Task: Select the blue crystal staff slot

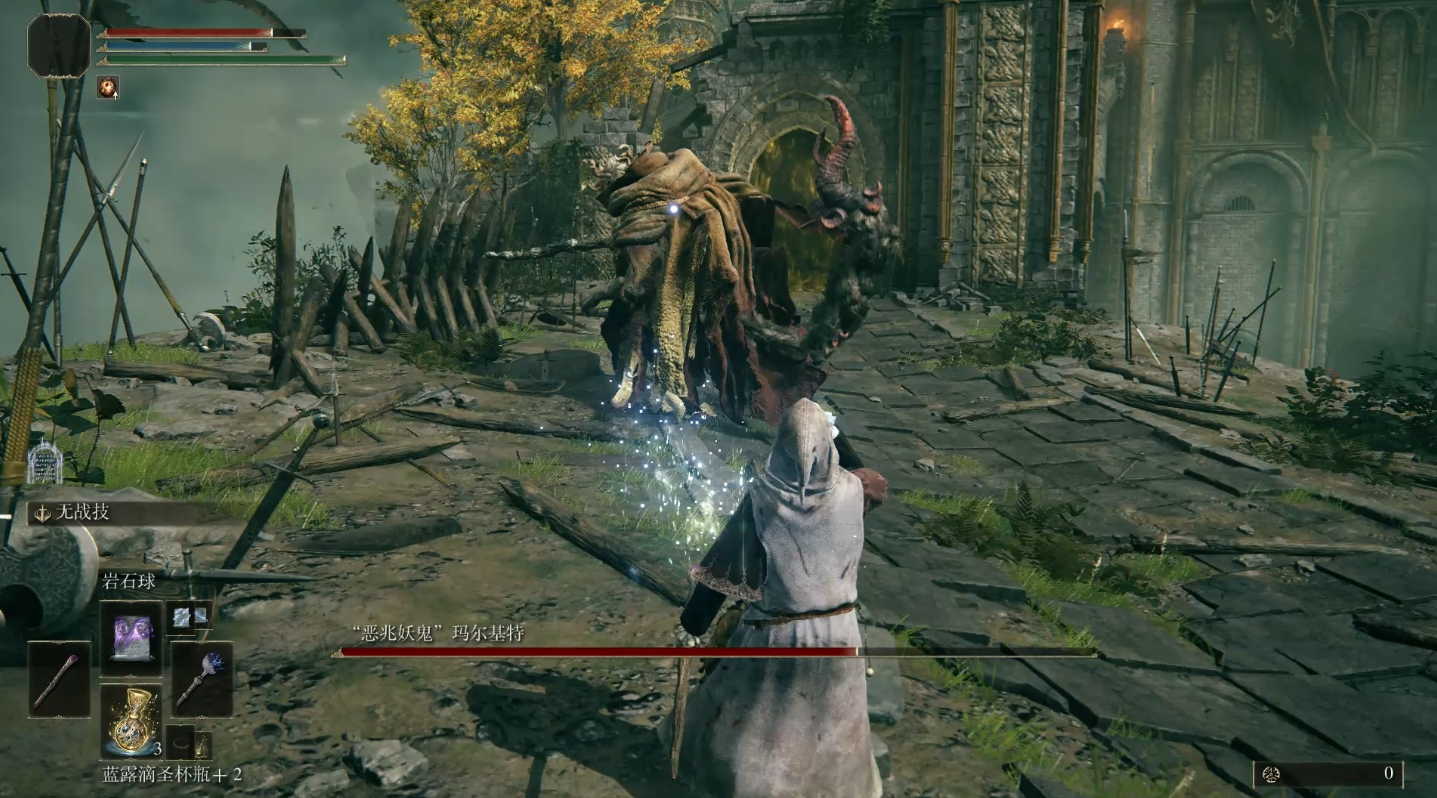Action: [x=202, y=679]
